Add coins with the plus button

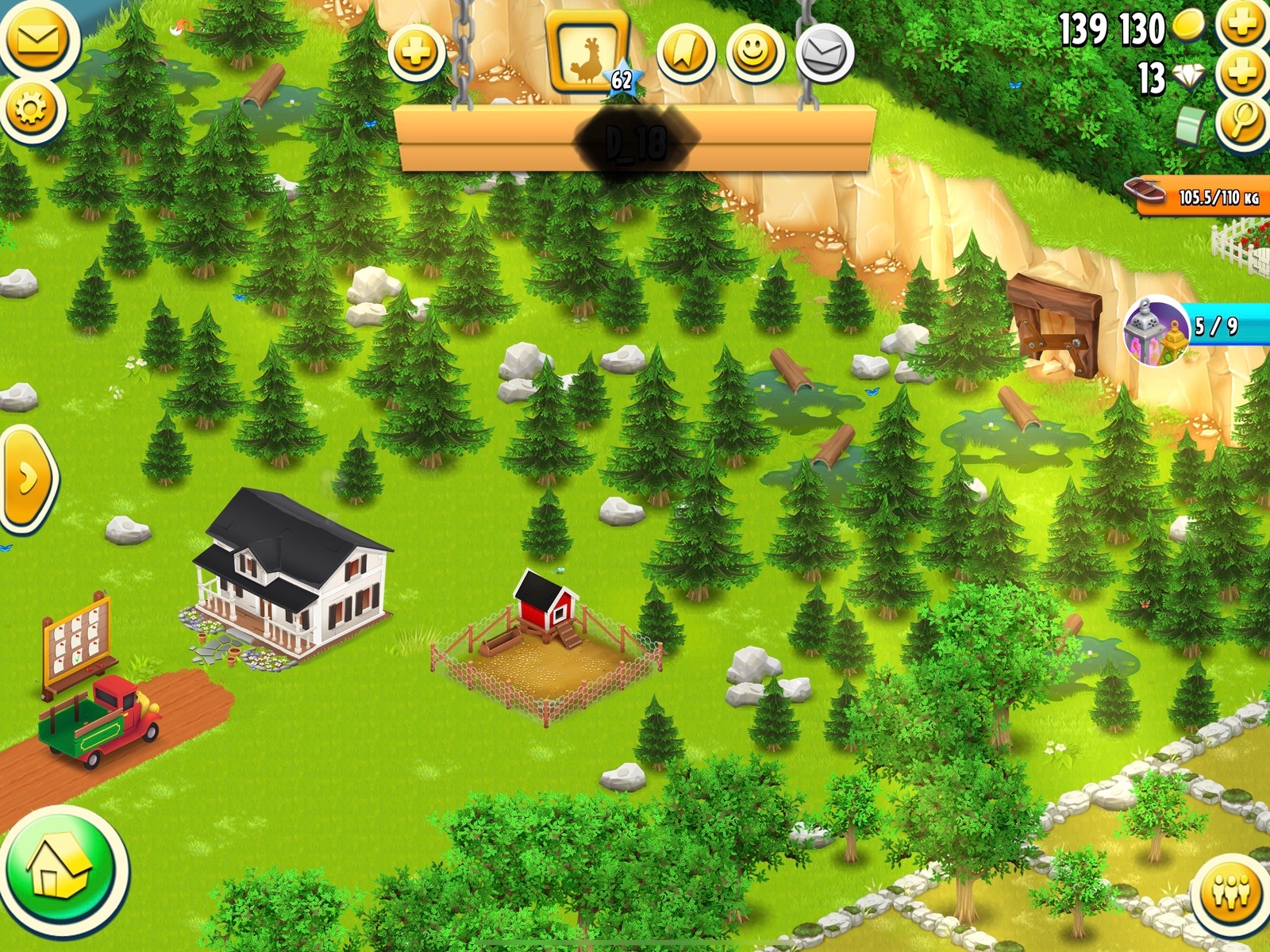coord(1242,24)
